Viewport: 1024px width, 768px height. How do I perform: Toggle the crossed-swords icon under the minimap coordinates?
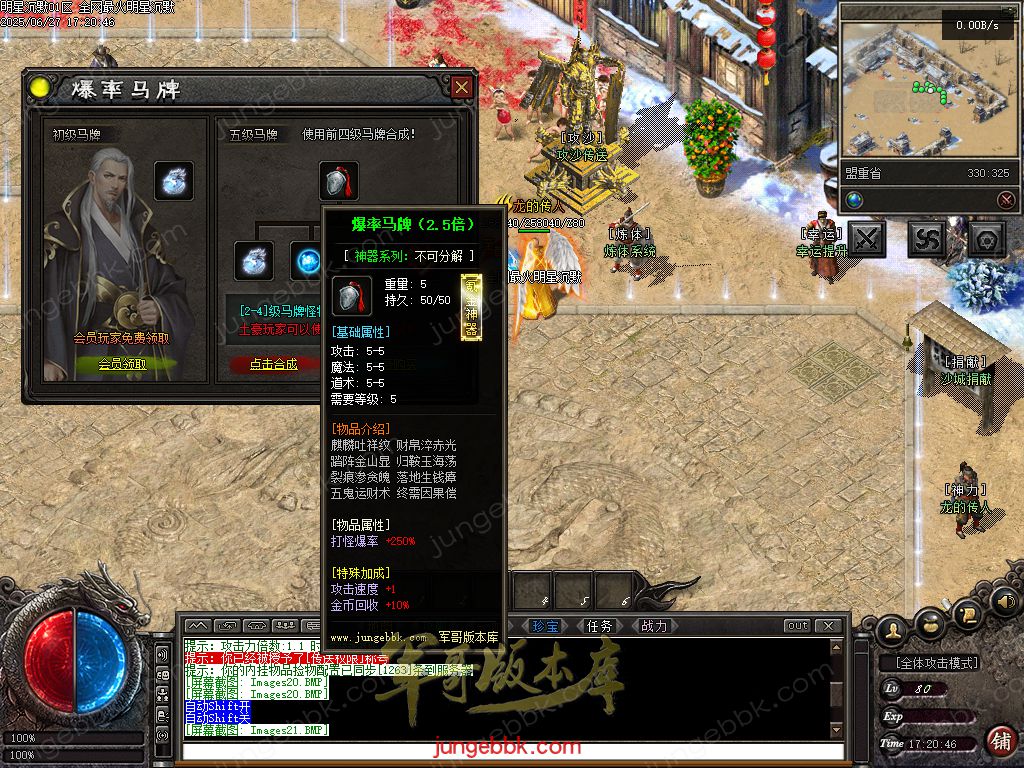(x=1006, y=200)
